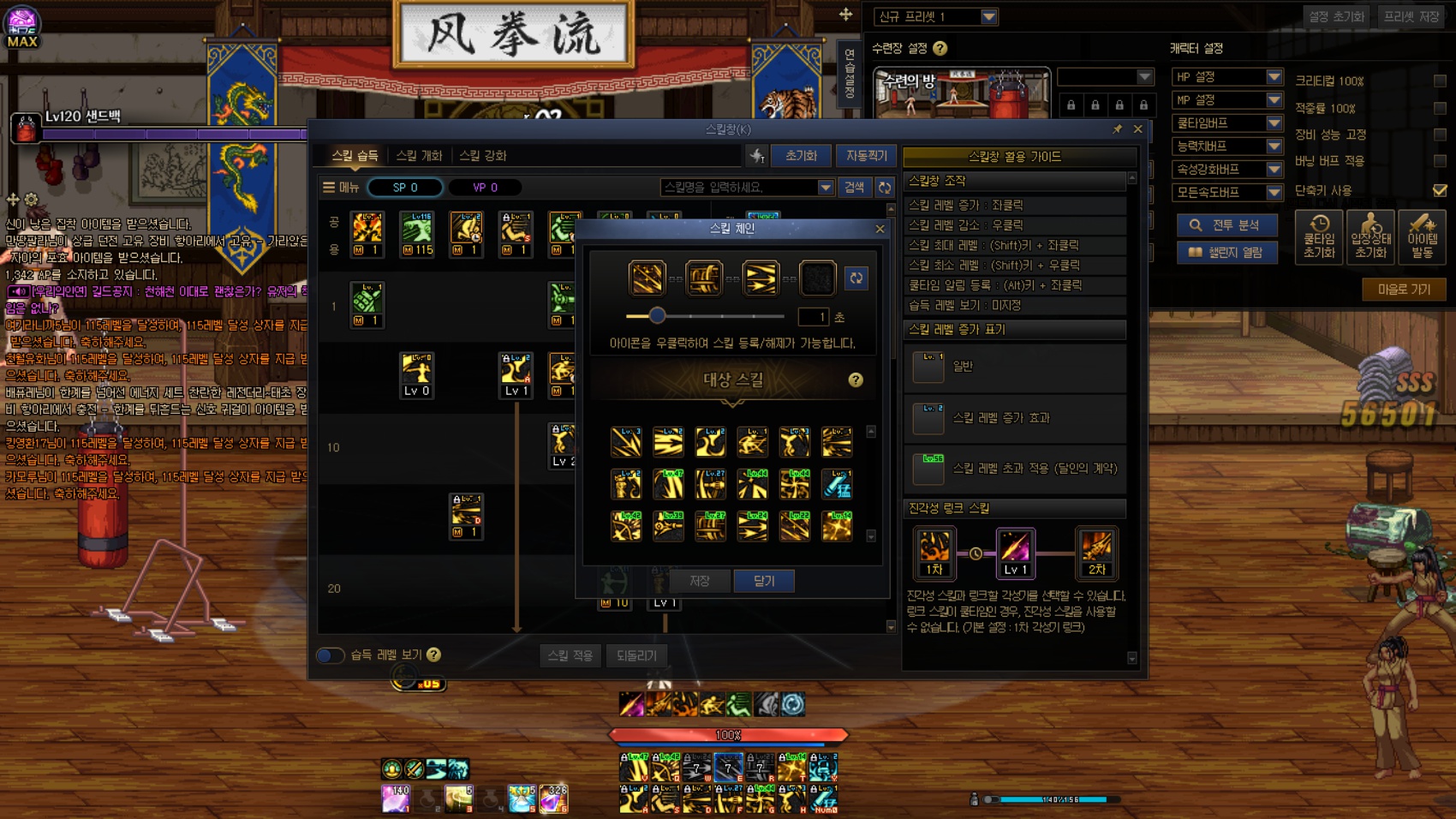The image size is (1456, 819).
Task: Click the 전투 분석 button
Action: coord(1226,225)
